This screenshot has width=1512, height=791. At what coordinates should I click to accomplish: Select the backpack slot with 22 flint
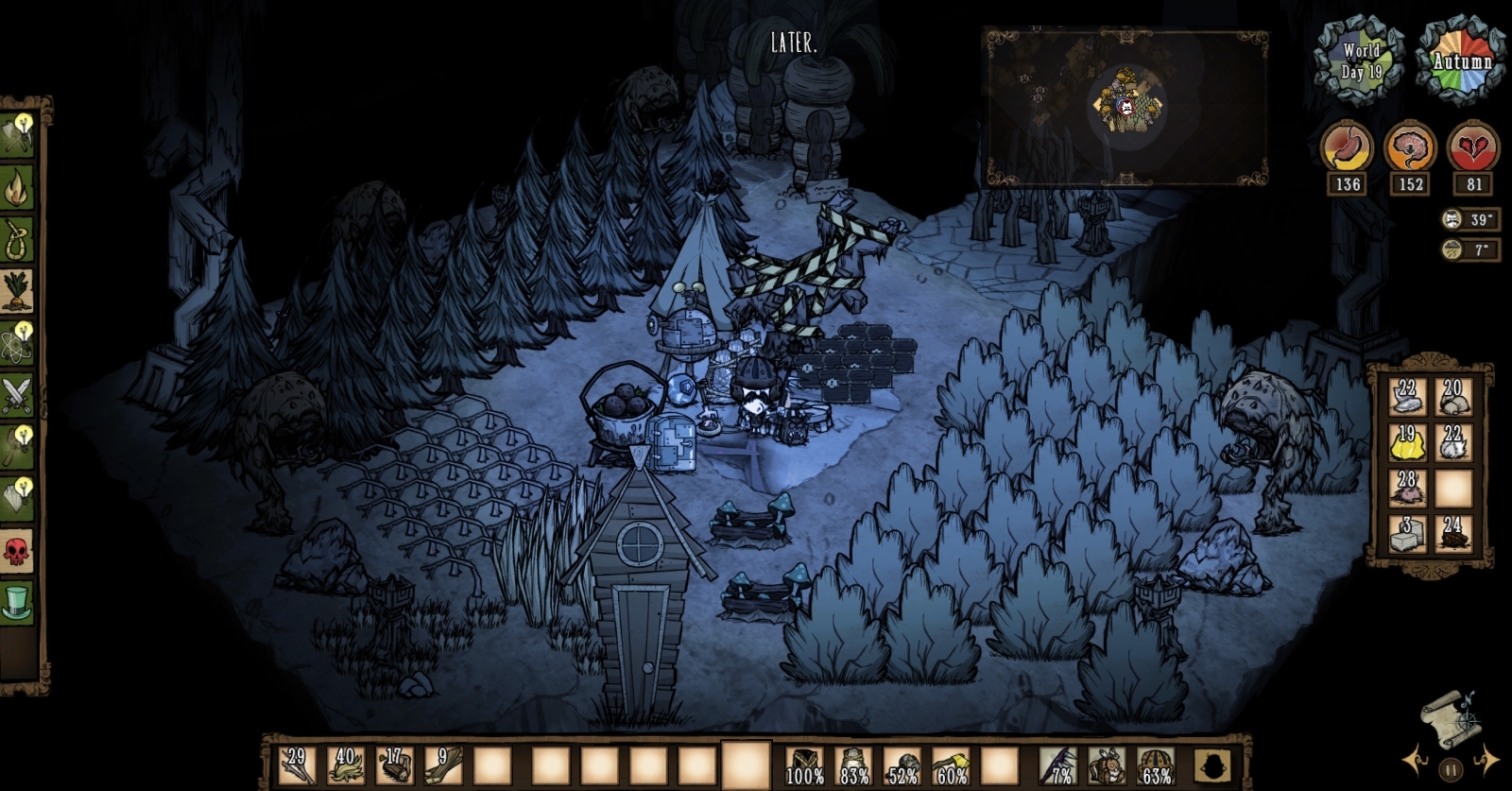click(x=1406, y=397)
